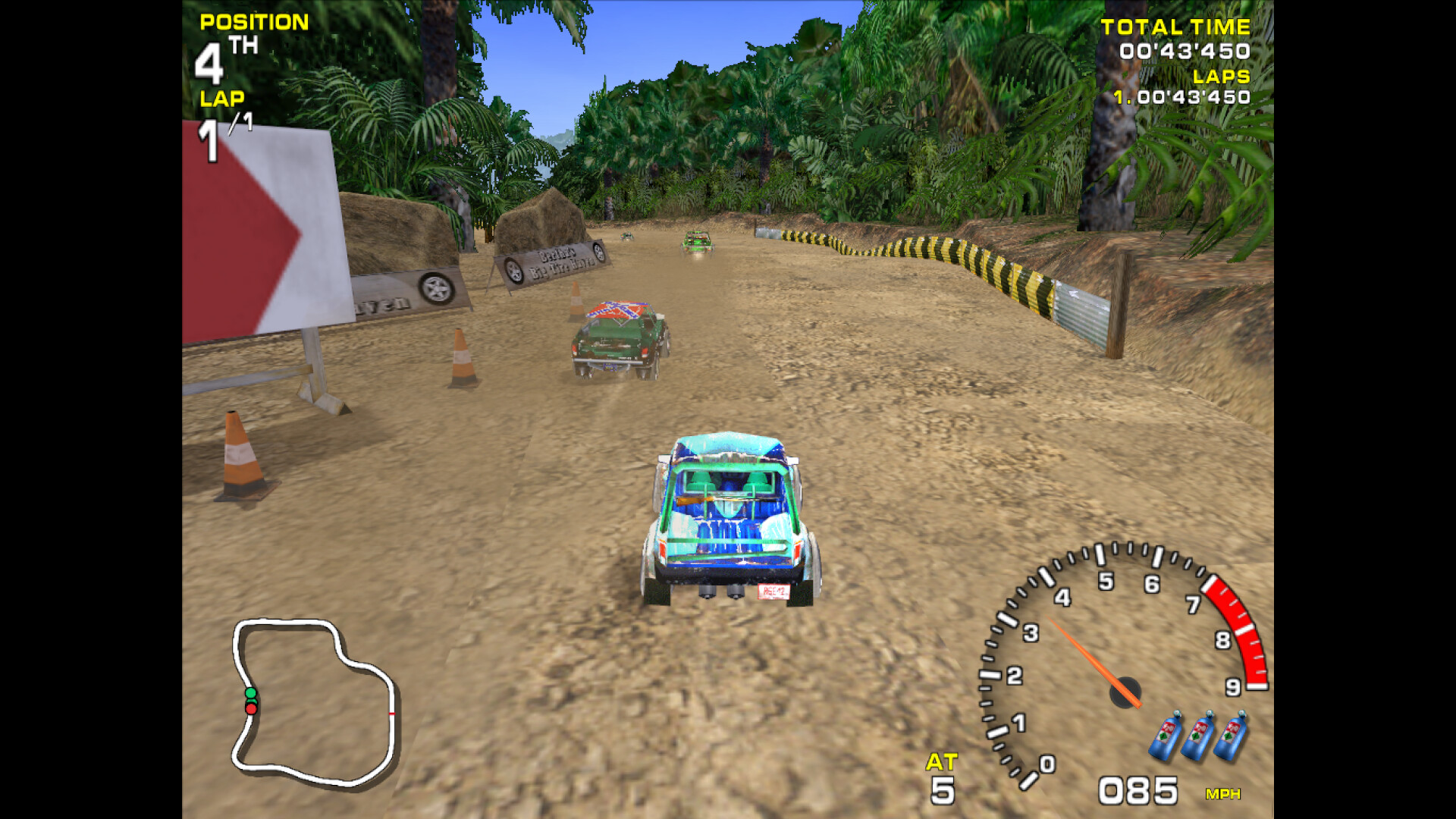Select the green player dot on the minimap
The height and width of the screenshot is (819, 1456).
coord(250,694)
